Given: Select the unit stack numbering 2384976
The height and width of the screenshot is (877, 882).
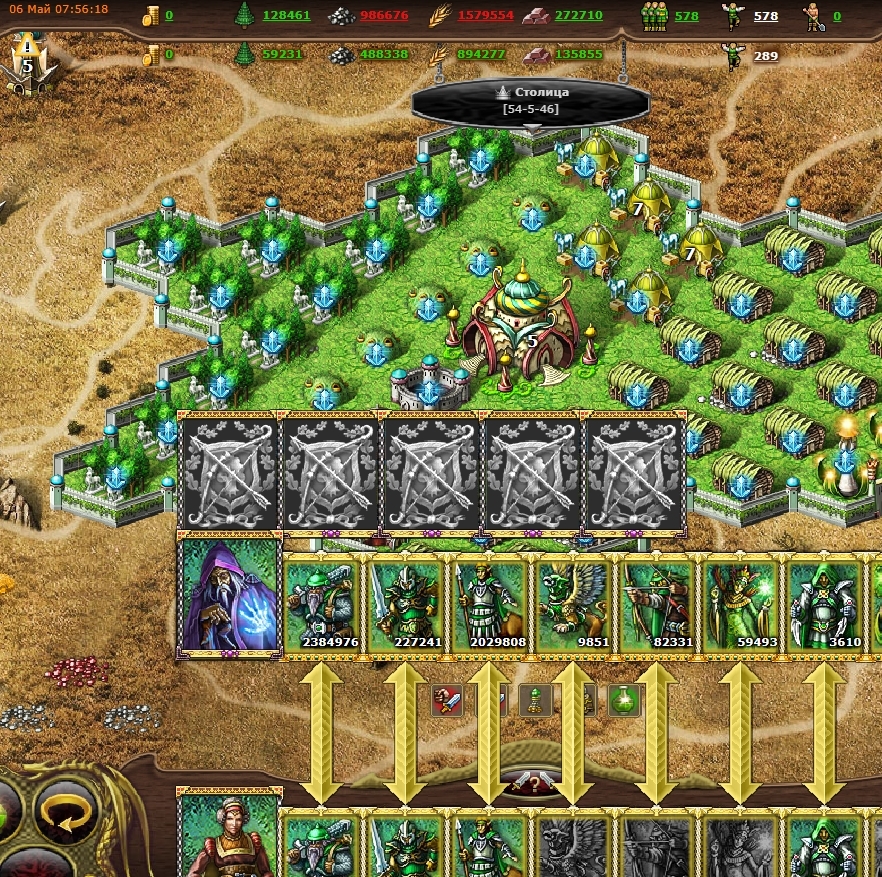Looking at the screenshot, I should tap(322, 606).
